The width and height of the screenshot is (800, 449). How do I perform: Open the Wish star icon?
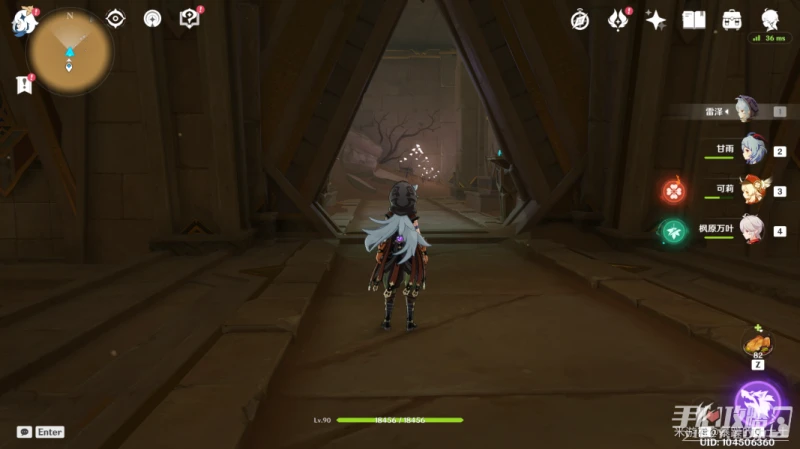click(656, 20)
